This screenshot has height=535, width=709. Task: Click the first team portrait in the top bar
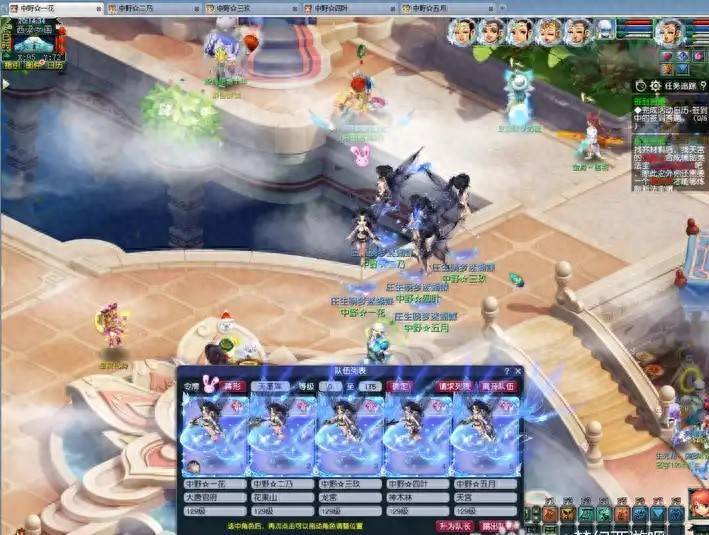tap(463, 33)
